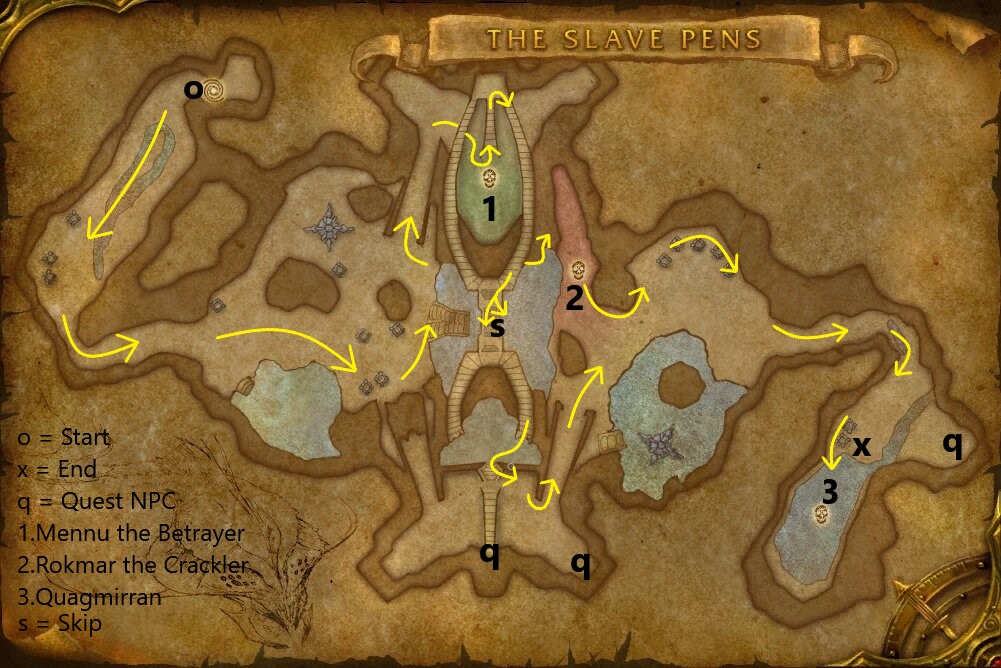
Task: Choose the Quagmirran boss skull marker
Action: [821, 514]
